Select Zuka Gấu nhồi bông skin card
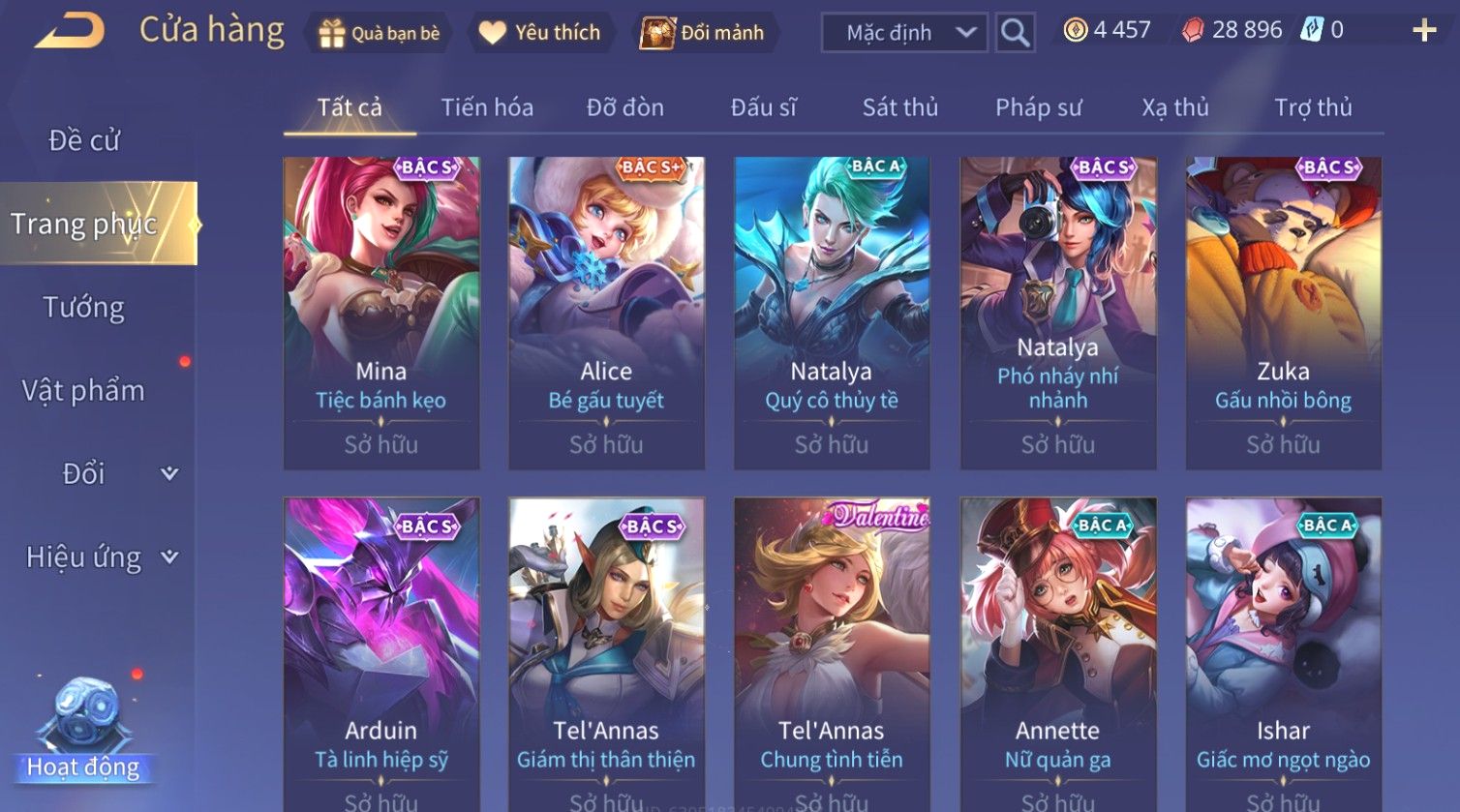1460x812 pixels. (x=1284, y=313)
